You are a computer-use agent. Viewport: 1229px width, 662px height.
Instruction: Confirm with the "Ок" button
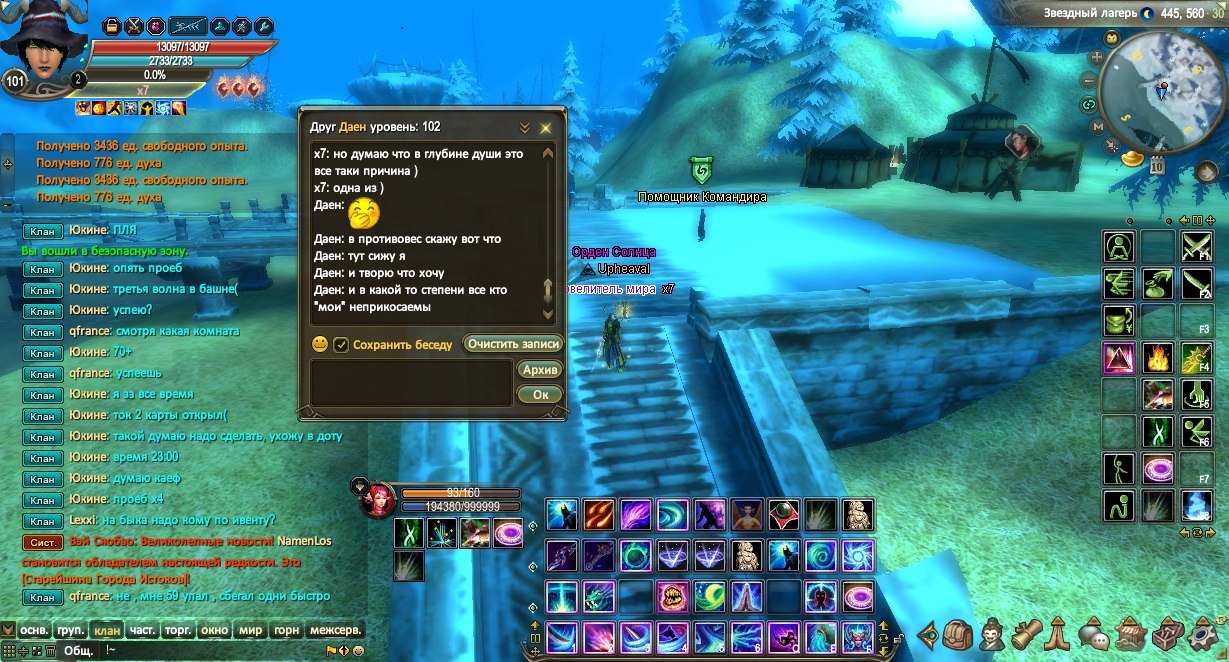pyautogui.click(x=540, y=395)
